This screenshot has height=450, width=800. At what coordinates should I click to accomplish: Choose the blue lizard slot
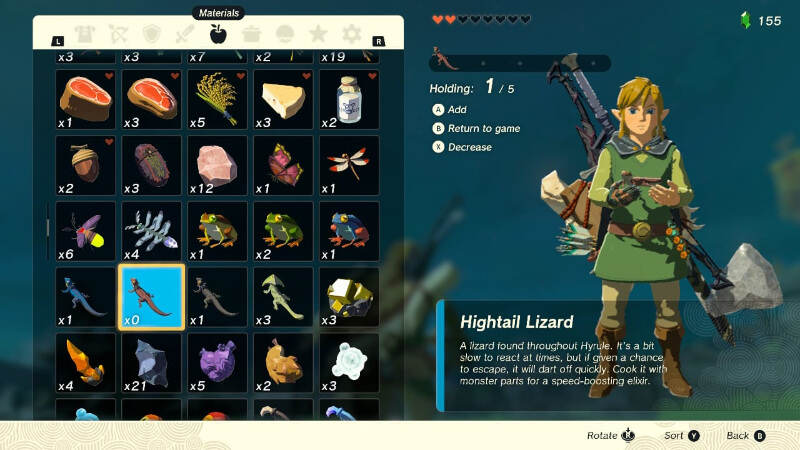85,297
